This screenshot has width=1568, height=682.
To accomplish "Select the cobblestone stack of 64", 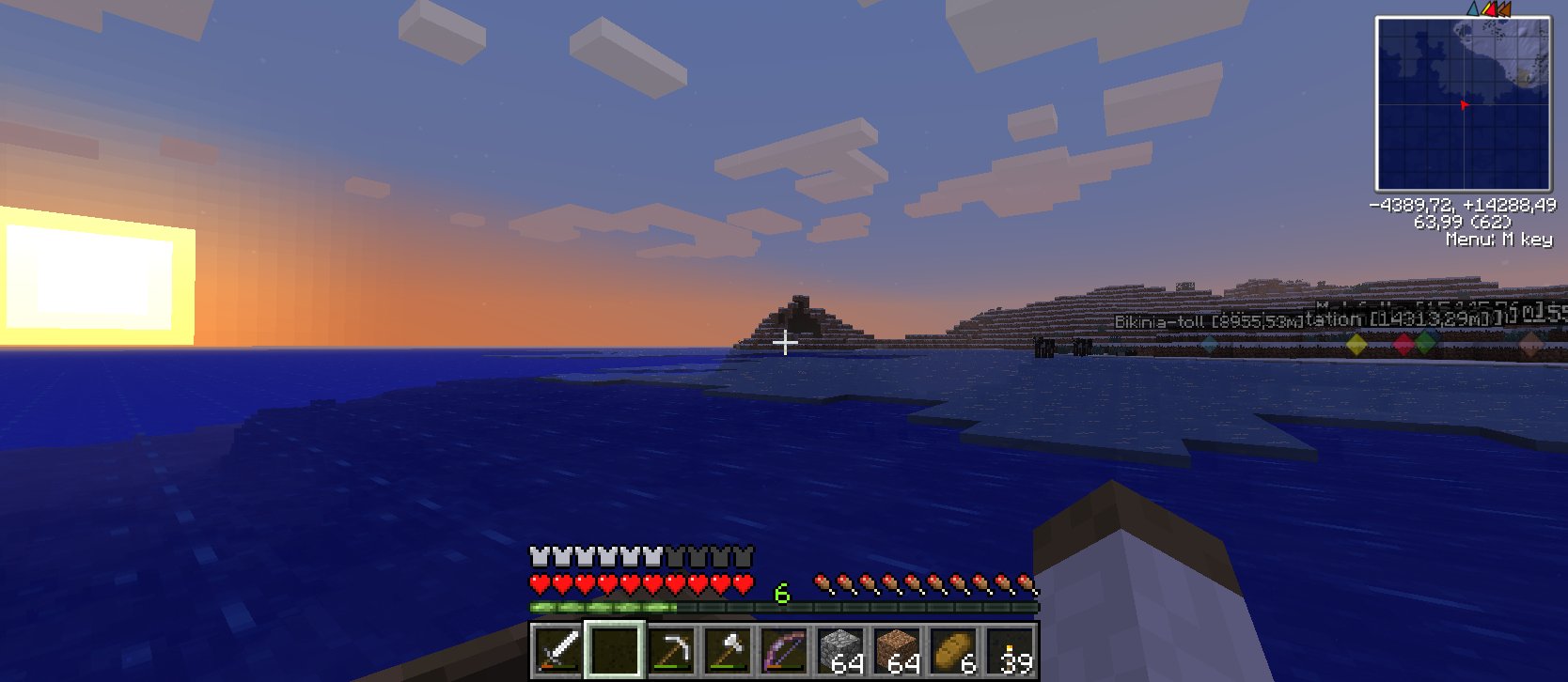I will pos(840,650).
